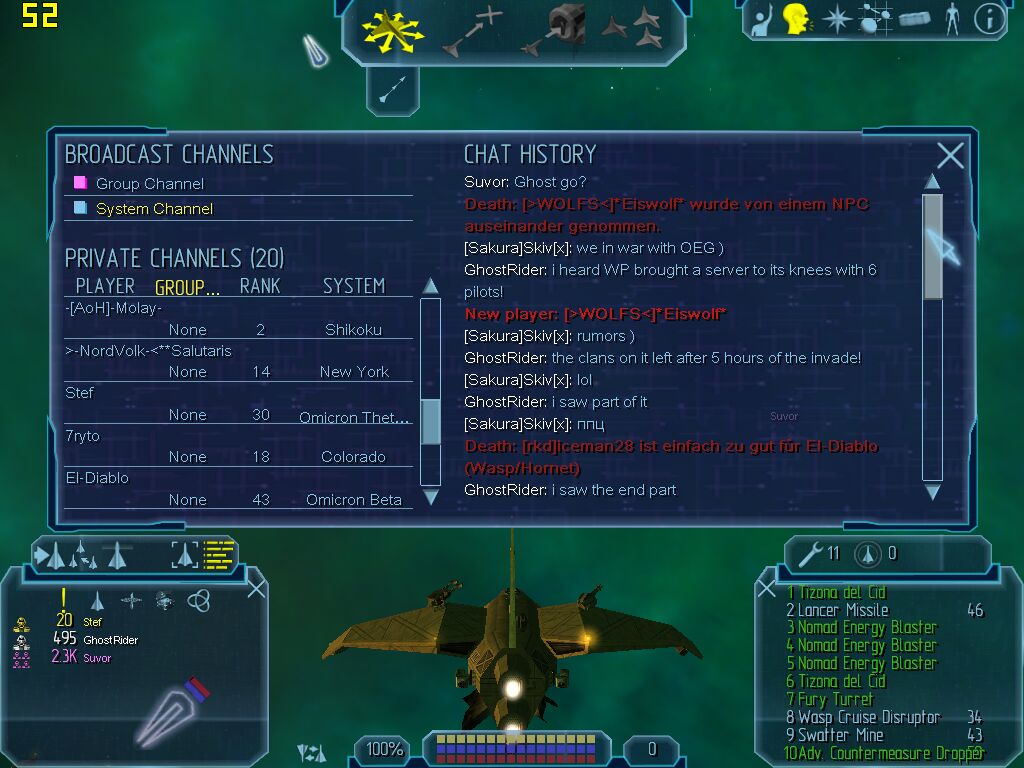1024x768 pixels.
Task: Close the chat window with the X
Action: 950,155
